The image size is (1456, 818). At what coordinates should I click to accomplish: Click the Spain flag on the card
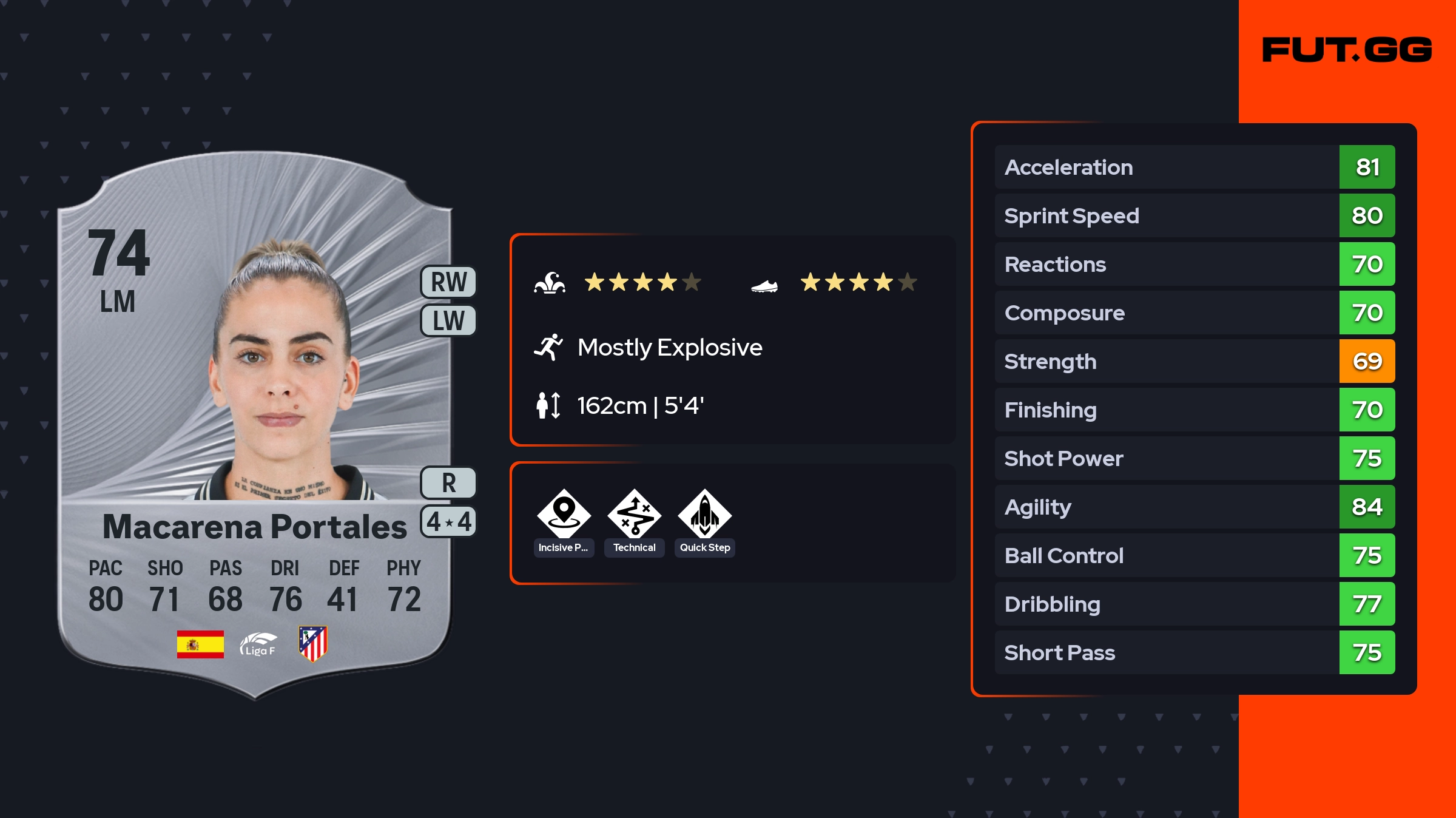point(200,644)
